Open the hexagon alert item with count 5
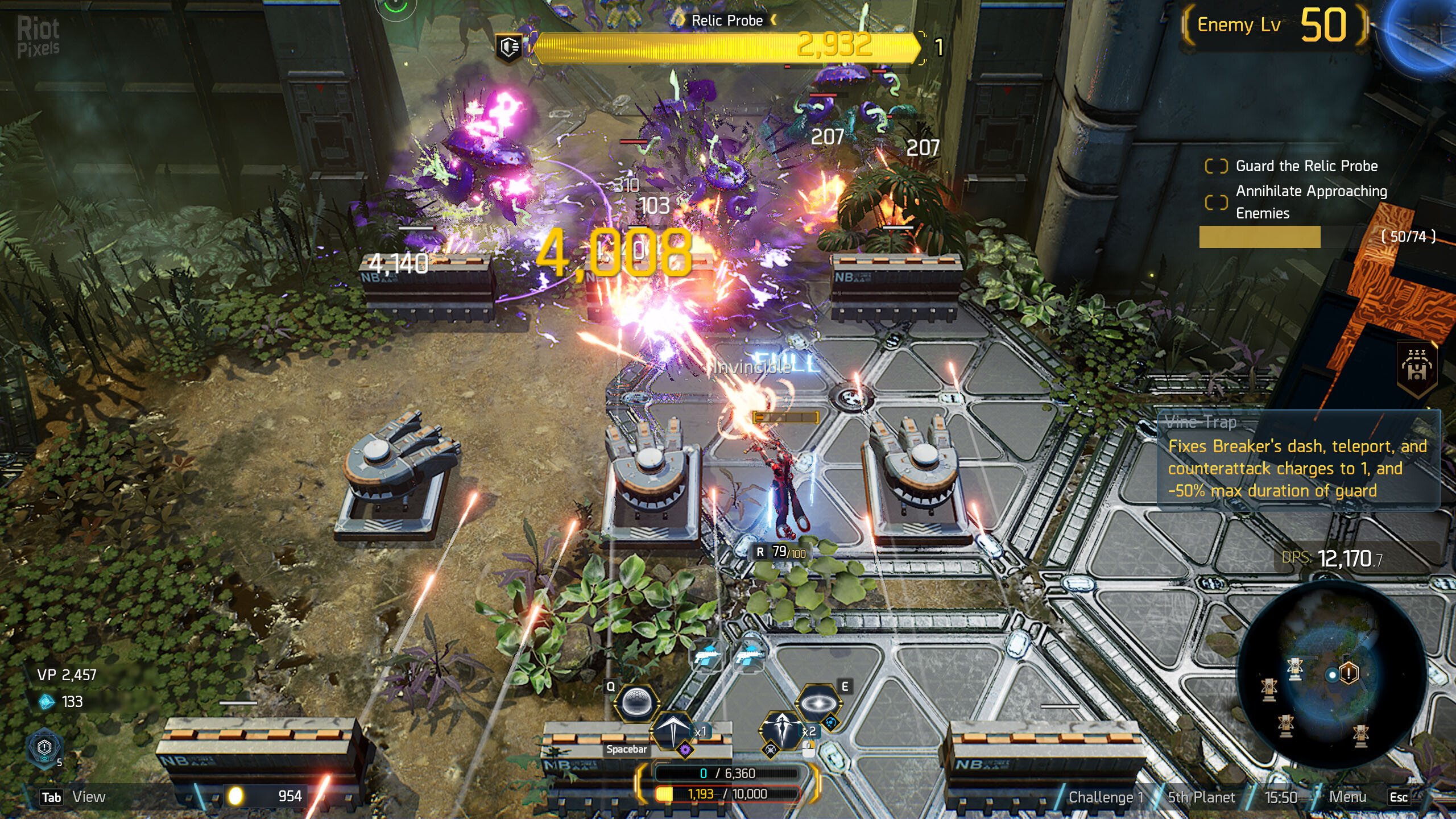The image size is (1456, 819). (x=44, y=747)
